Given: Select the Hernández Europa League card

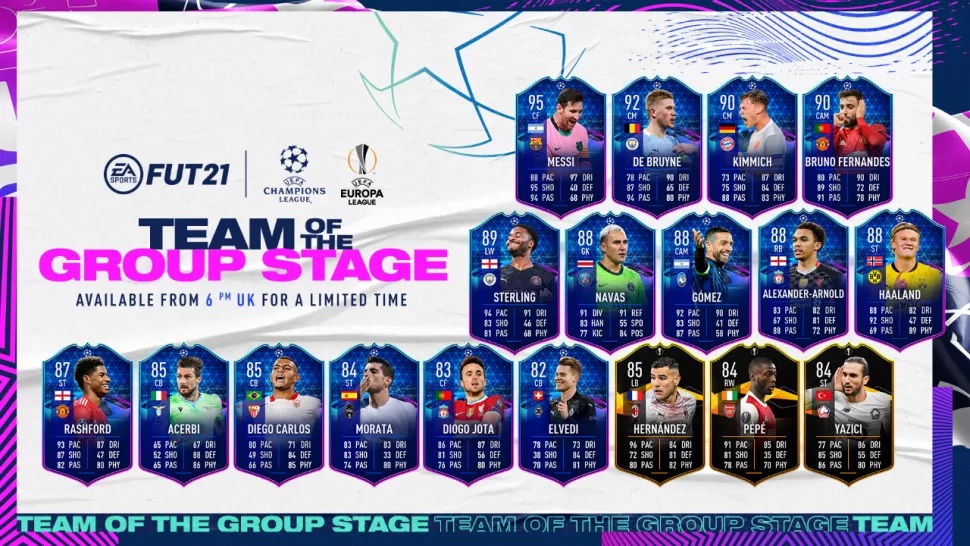Looking at the screenshot, I should (658, 412).
